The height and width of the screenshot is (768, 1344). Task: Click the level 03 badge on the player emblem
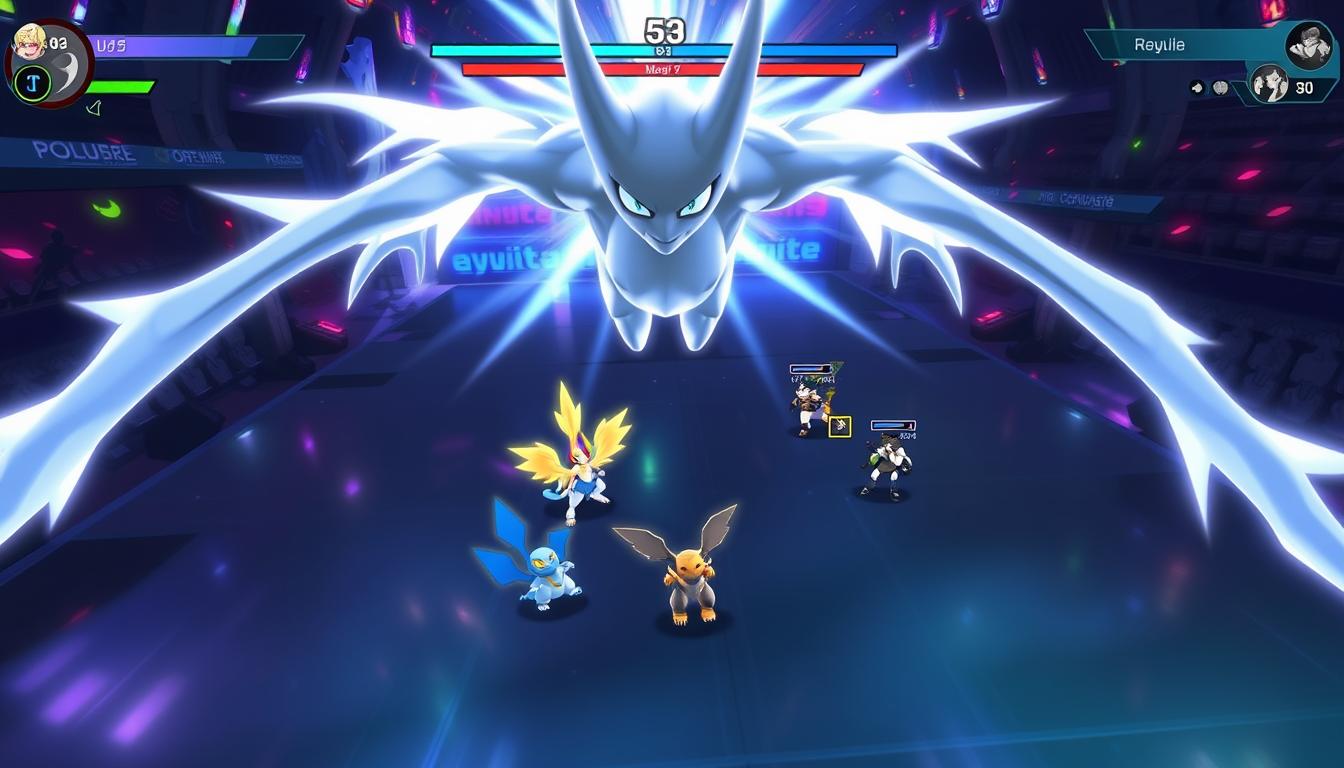click(56, 42)
